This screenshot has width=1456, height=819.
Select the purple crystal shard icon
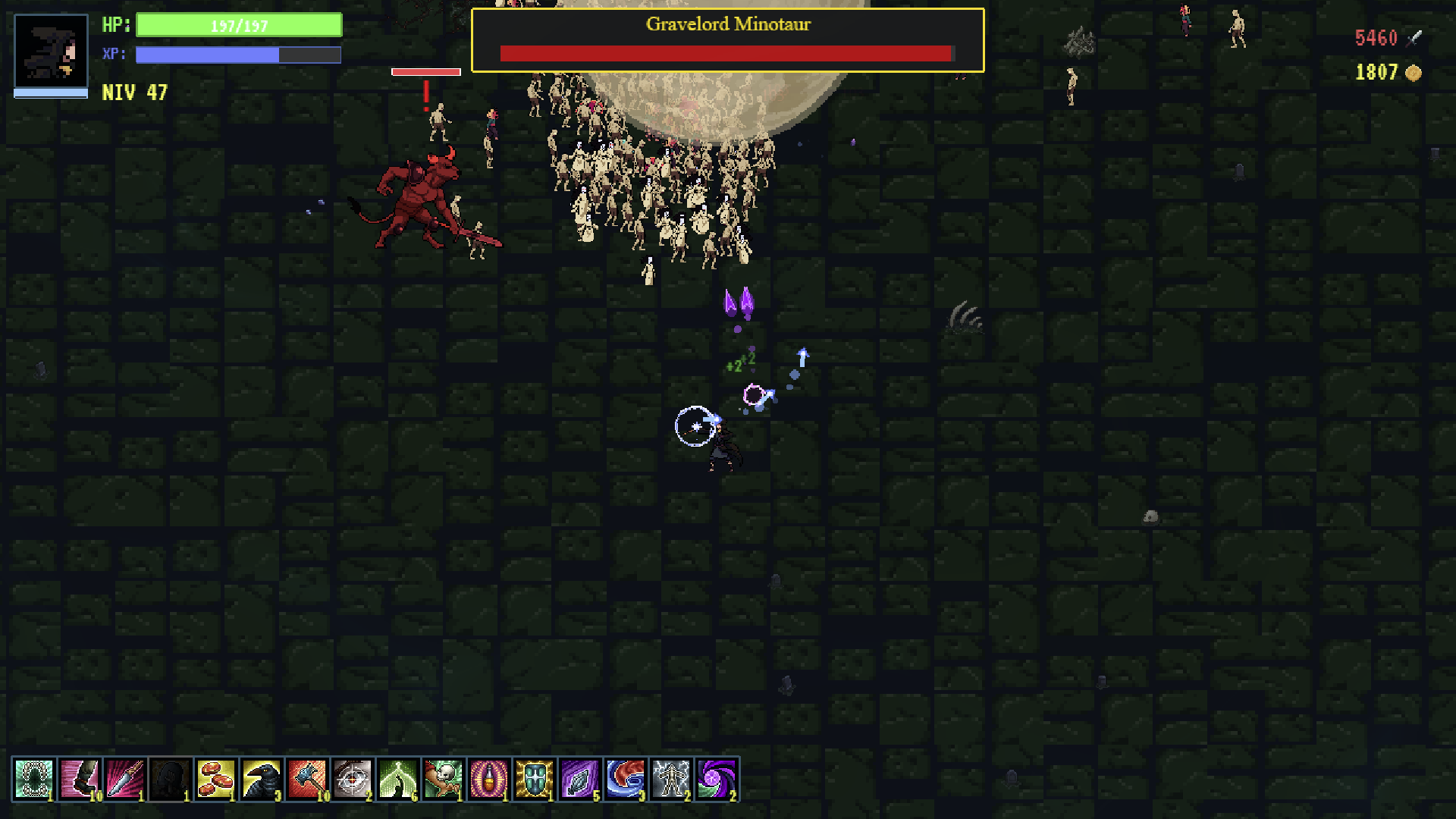click(x=580, y=779)
